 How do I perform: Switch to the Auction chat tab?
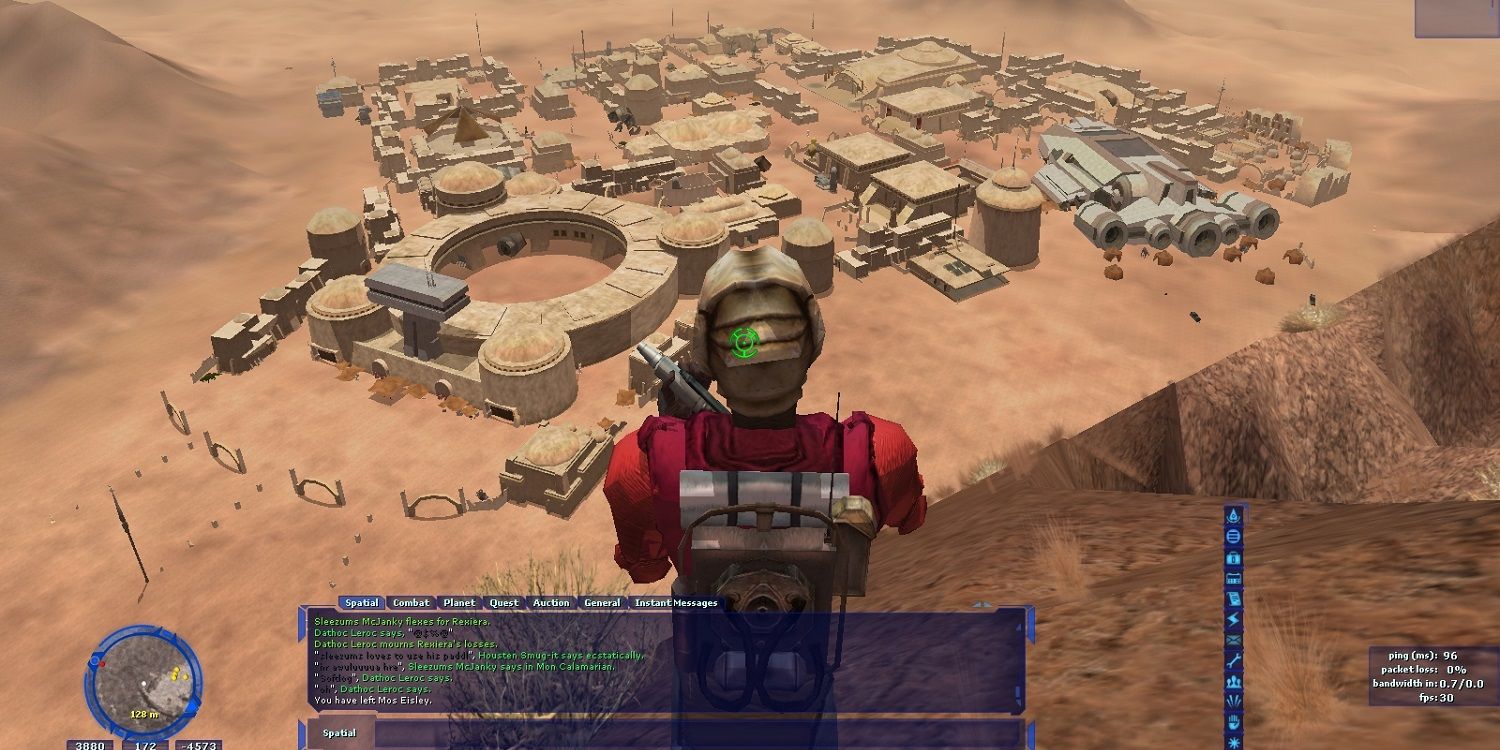[x=552, y=603]
